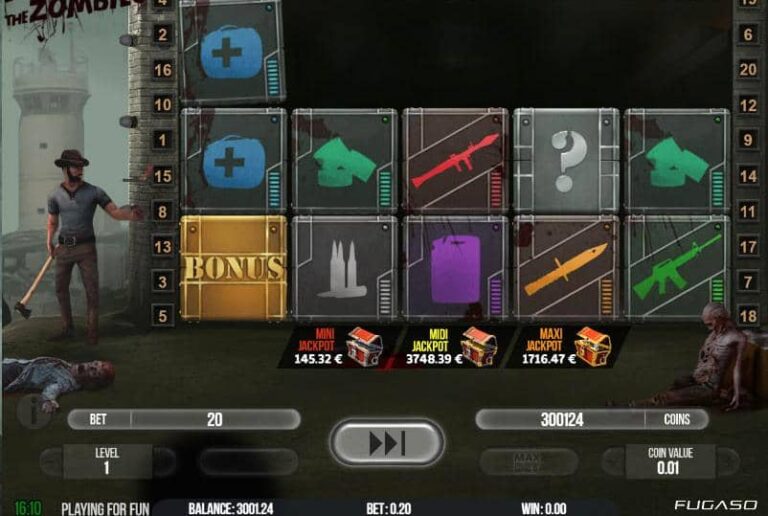
Task: Choose payline number 18
Action: (x=747, y=316)
